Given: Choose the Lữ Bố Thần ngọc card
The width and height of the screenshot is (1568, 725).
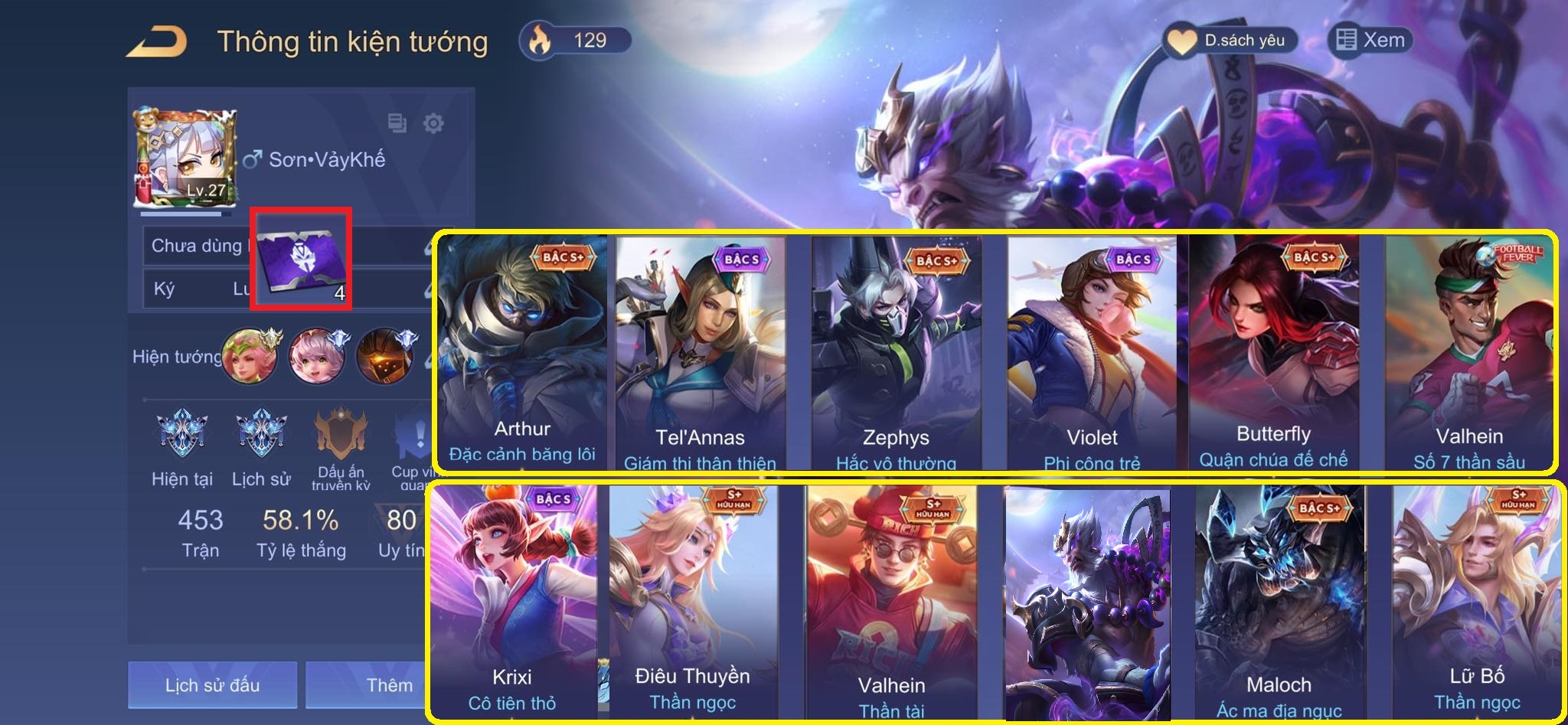Looking at the screenshot, I should pyautogui.click(x=1476, y=601).
